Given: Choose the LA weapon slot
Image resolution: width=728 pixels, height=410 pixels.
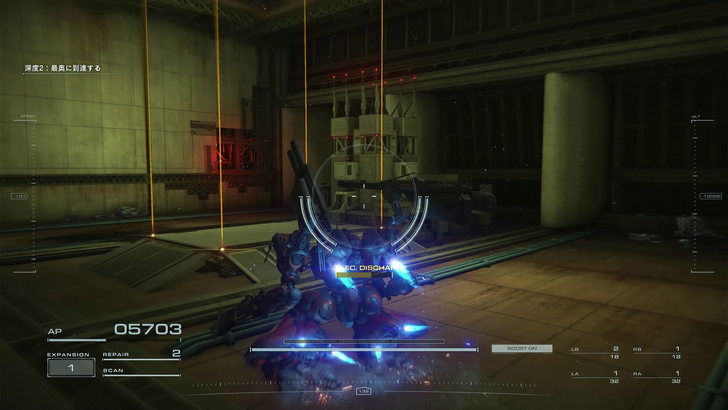Looking at the screenshot, I should click(596, 377).
